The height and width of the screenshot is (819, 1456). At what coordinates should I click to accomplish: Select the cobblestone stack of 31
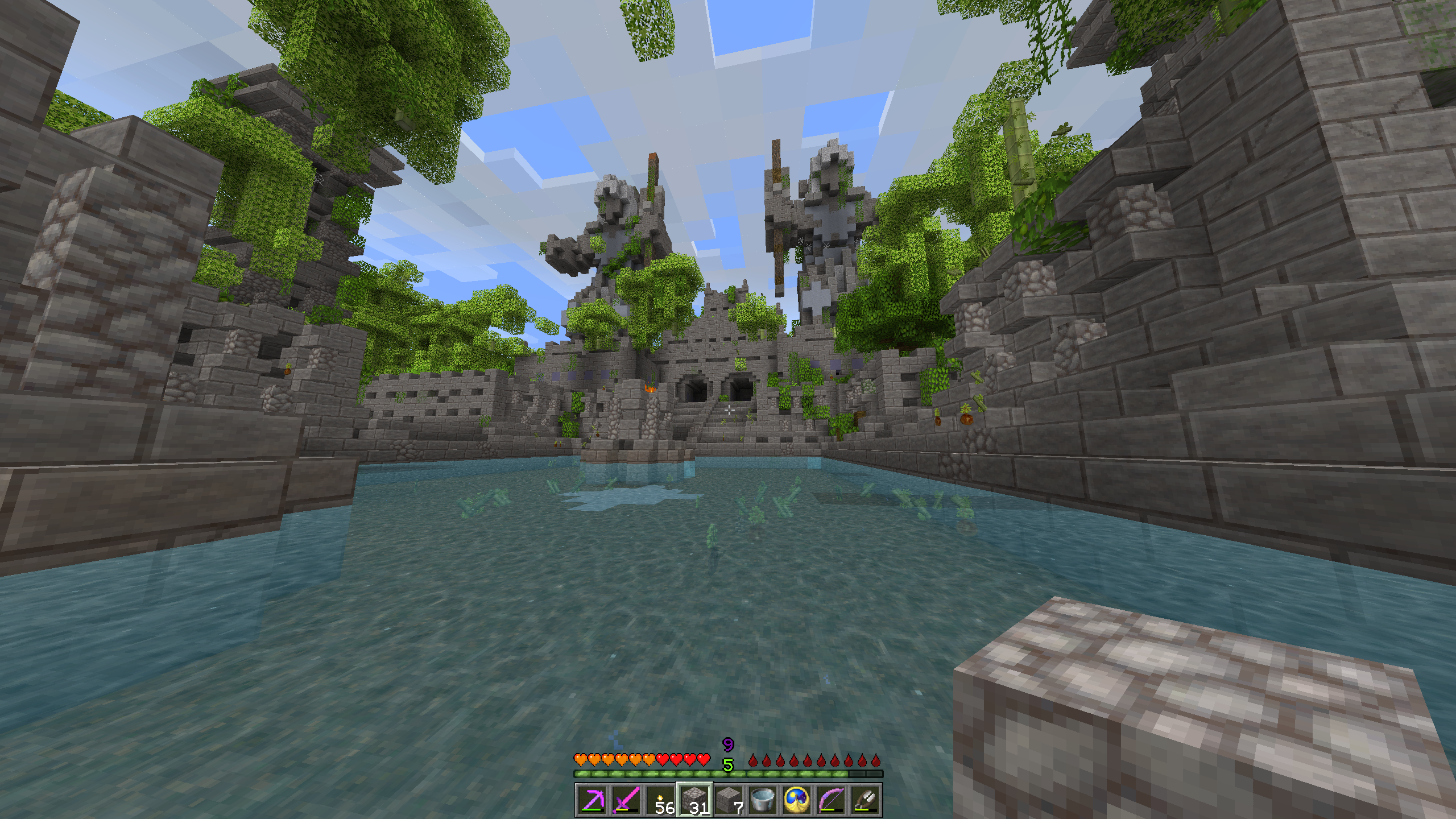(694, 800)
